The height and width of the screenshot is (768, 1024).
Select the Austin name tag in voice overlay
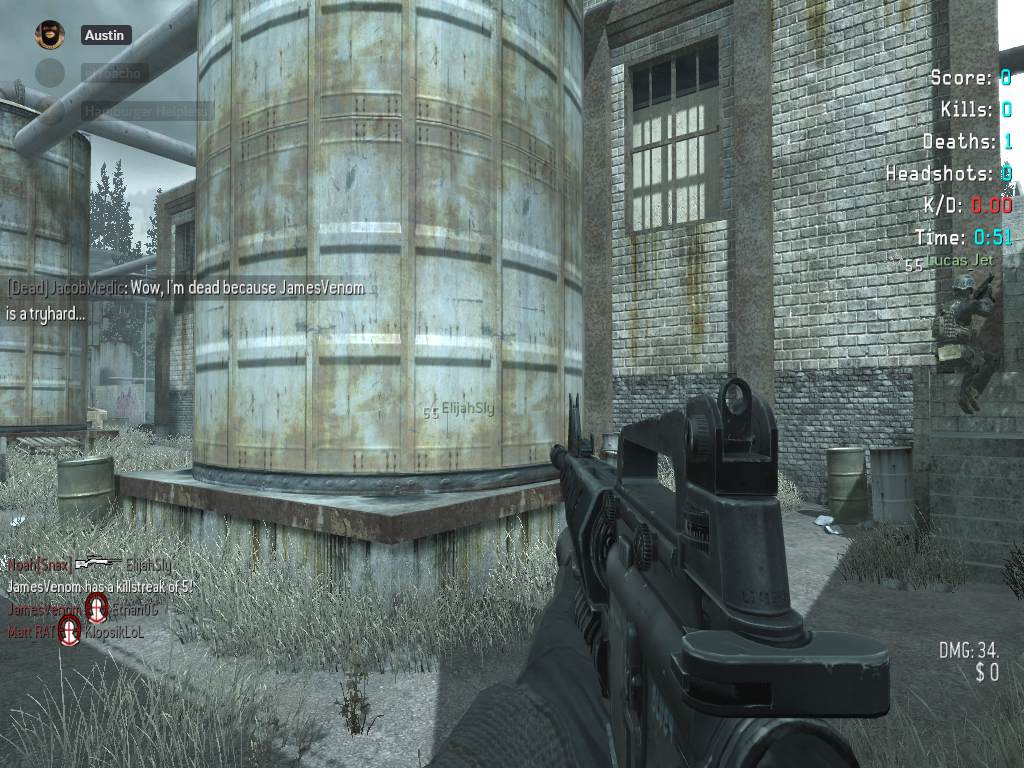[x=105, y=35]
